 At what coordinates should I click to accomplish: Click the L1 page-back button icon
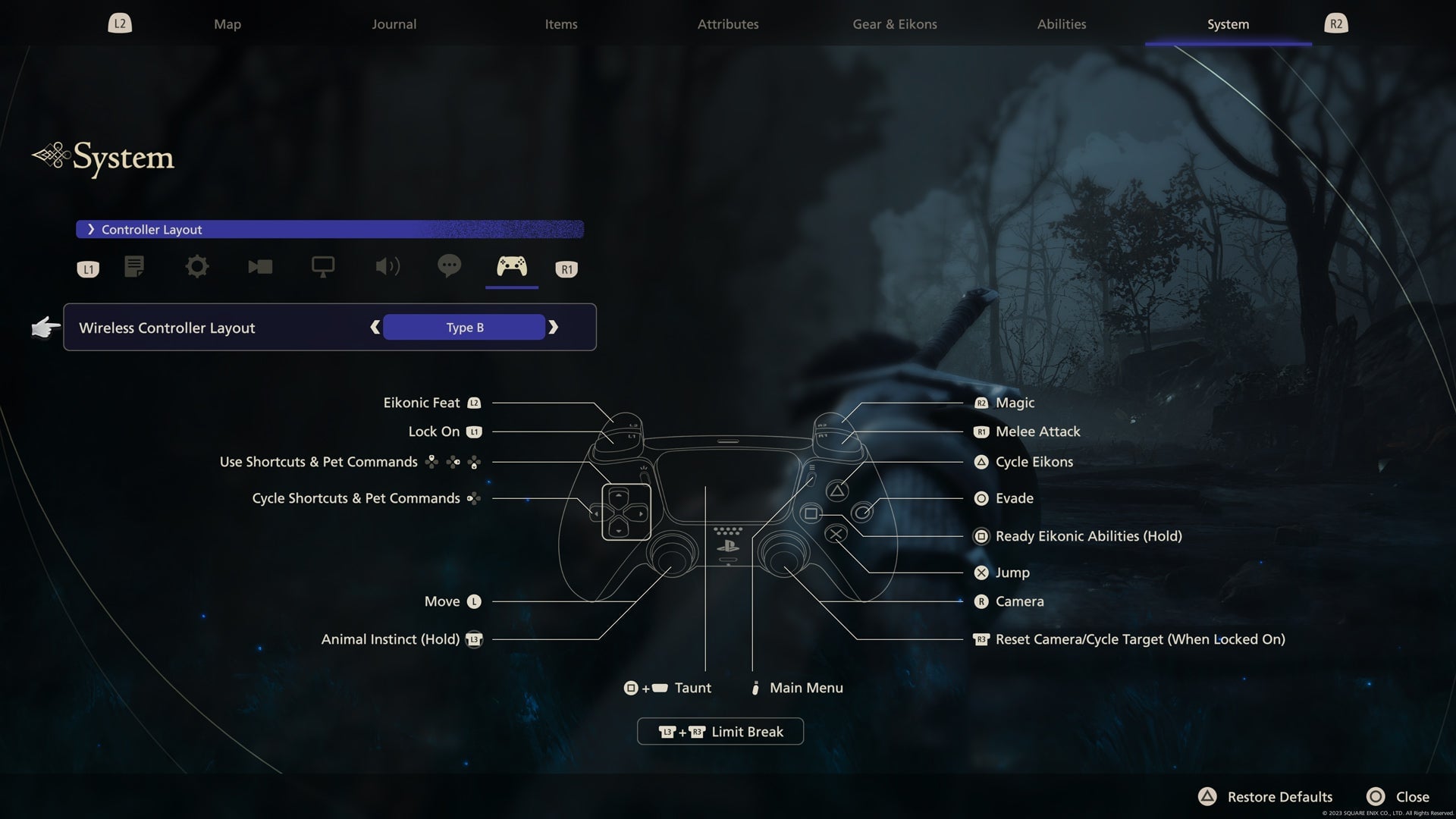[87, 268]
